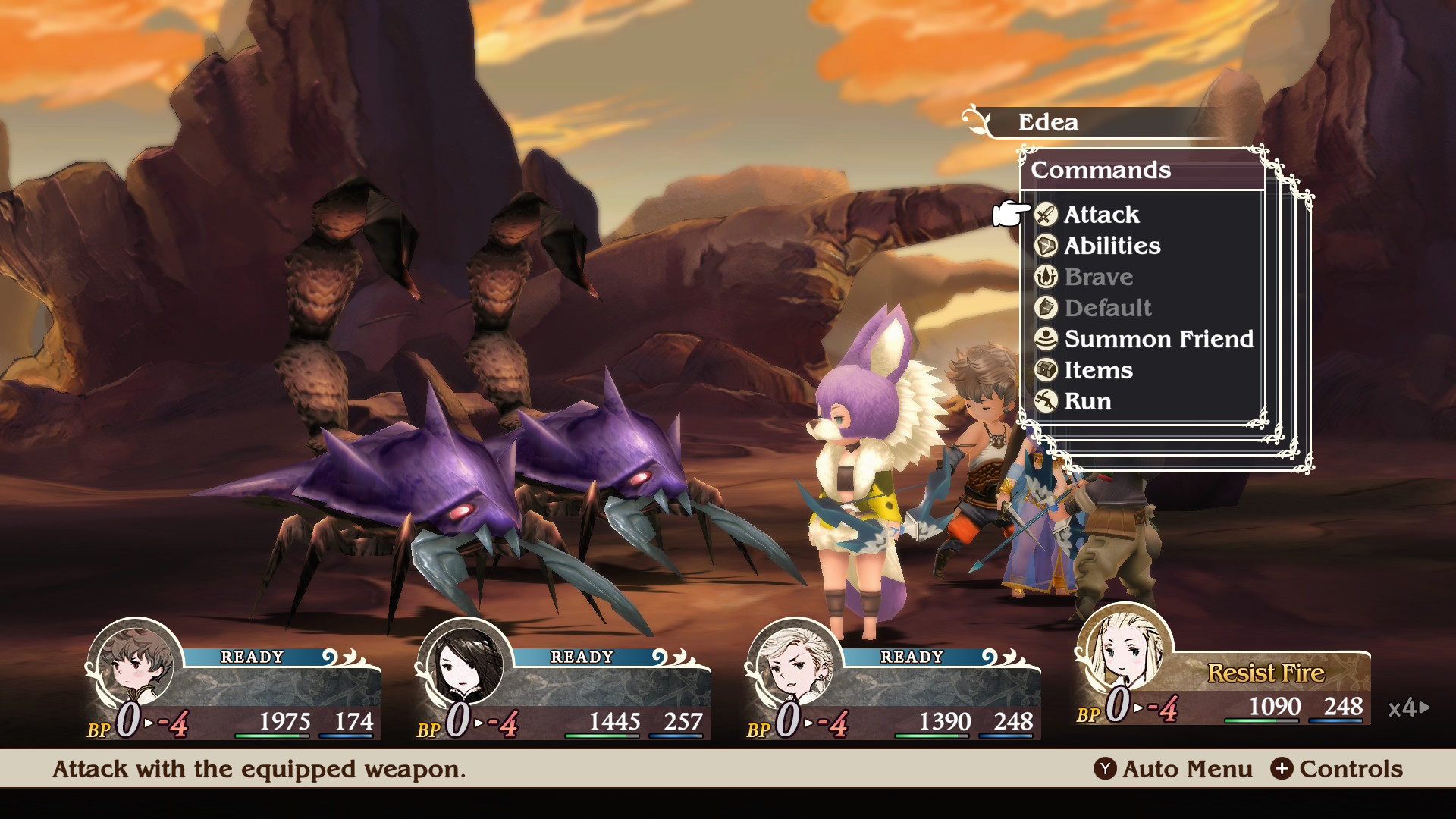
Task: Toggle the x4 battle speed control
Action: (1408, 708)
